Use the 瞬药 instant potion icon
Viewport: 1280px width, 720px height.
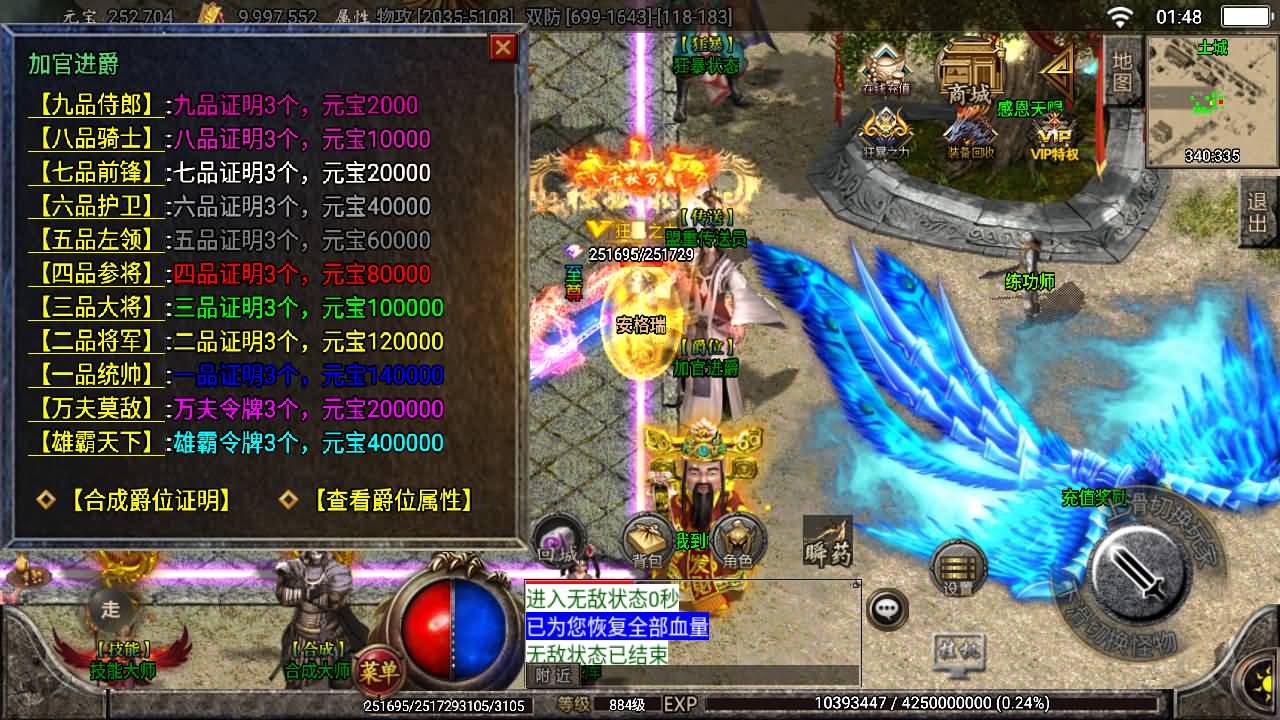coord(826,540)
